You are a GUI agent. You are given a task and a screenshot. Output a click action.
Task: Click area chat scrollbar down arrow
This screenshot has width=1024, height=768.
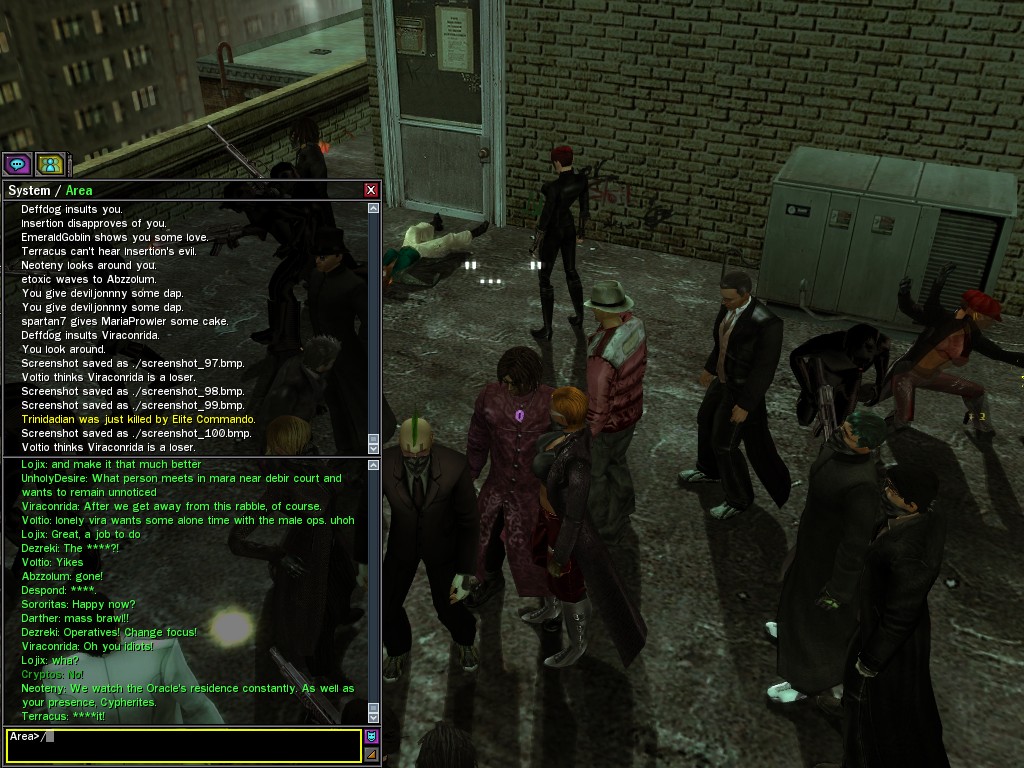pyautogui.click(x=374, y=716)
